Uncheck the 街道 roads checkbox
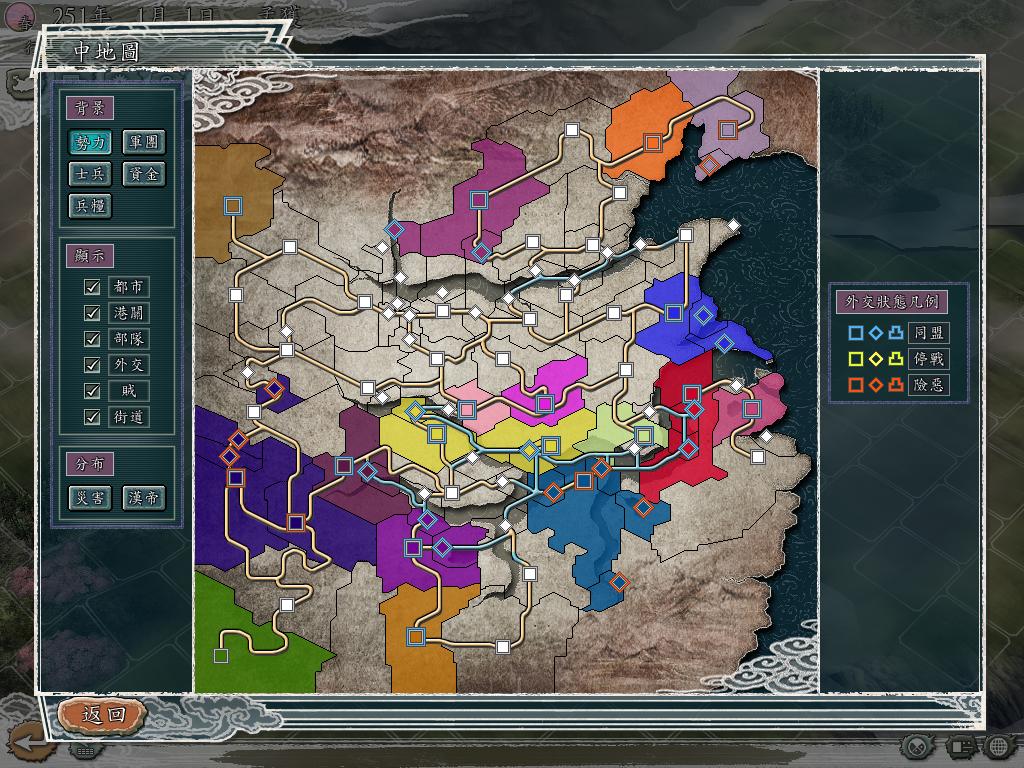Viewport: 1024px width, 768px height. [x=93, y=417]
